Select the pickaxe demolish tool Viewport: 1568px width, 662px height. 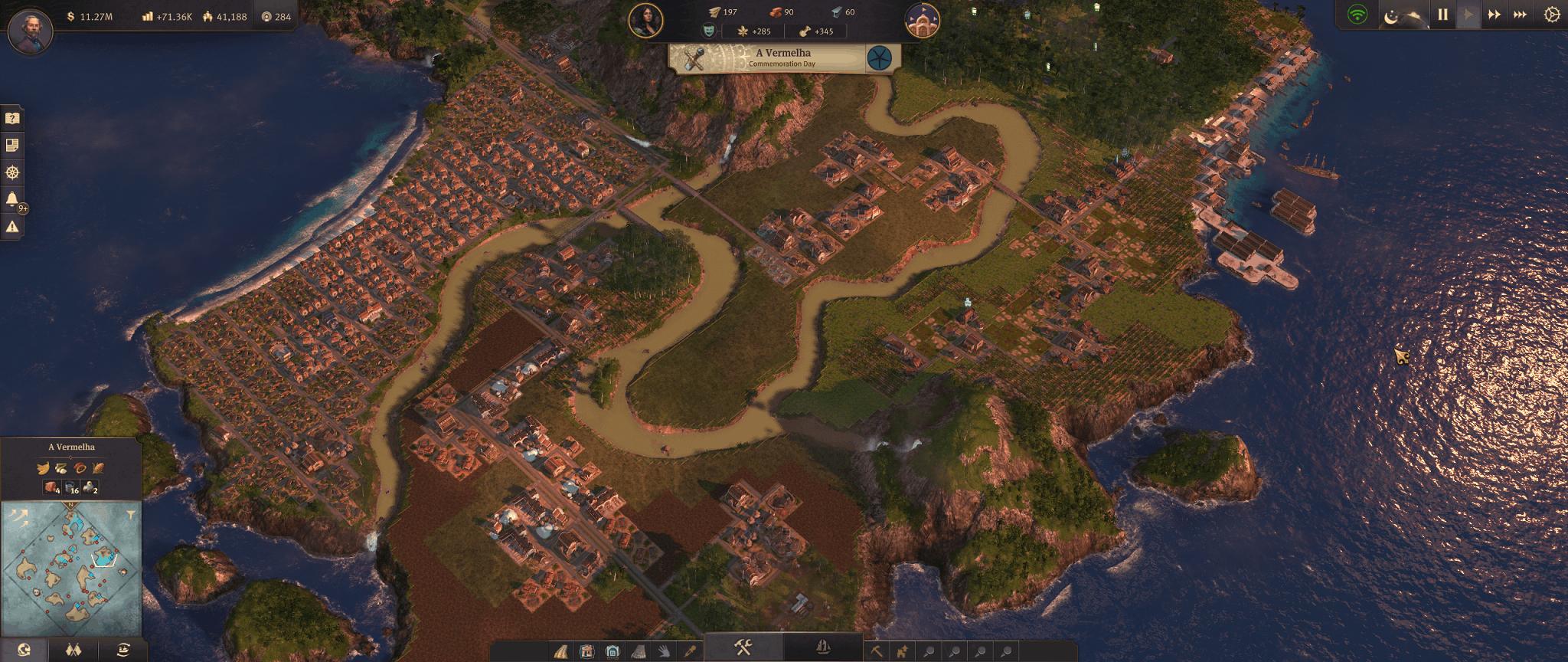(877, 651)
